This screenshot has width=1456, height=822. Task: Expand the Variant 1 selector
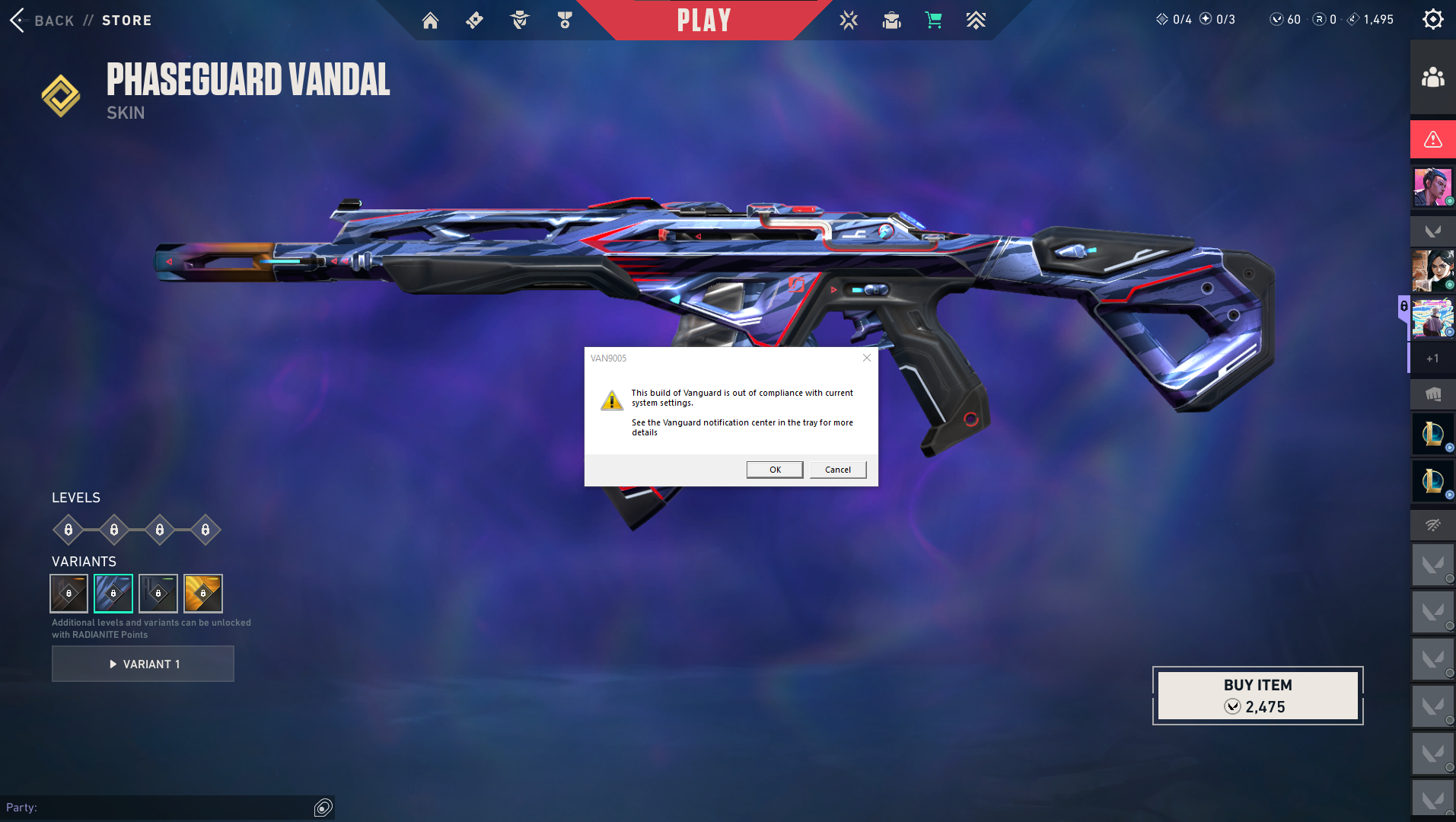pos(142,663)
